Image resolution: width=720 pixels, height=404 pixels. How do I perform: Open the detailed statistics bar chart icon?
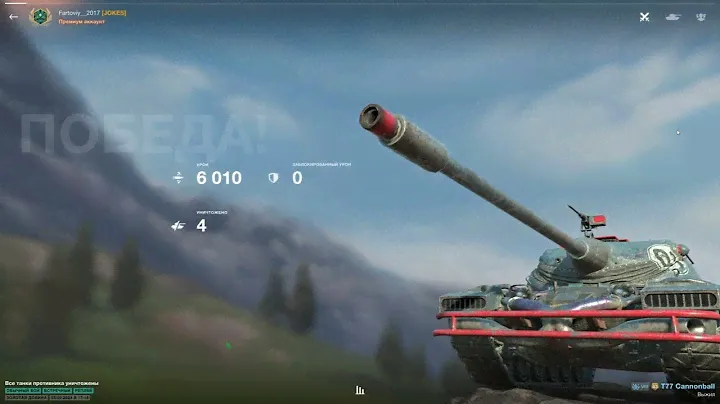(360, 390)
